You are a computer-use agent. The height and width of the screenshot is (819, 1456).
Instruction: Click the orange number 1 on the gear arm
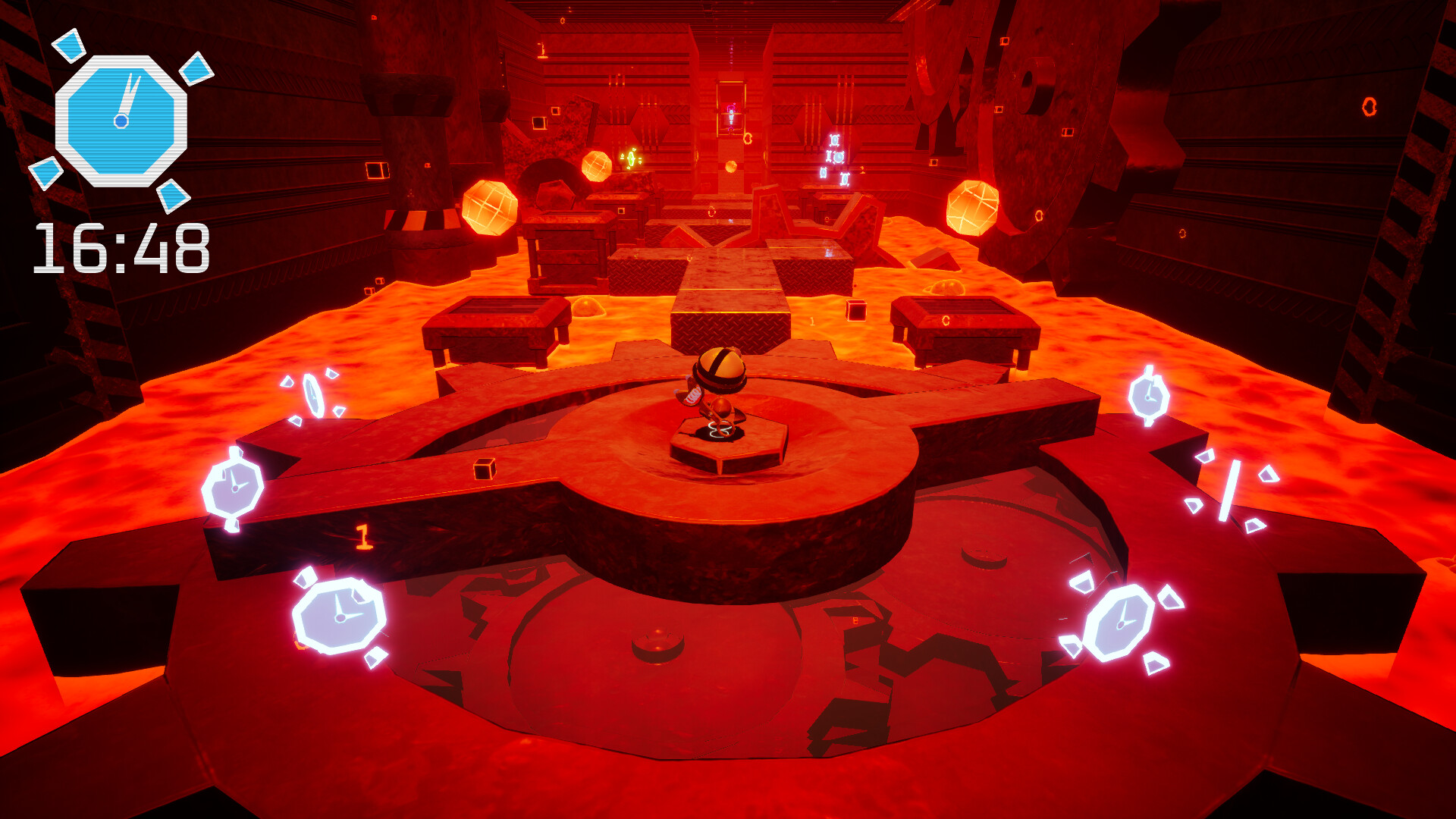[362, 536]
